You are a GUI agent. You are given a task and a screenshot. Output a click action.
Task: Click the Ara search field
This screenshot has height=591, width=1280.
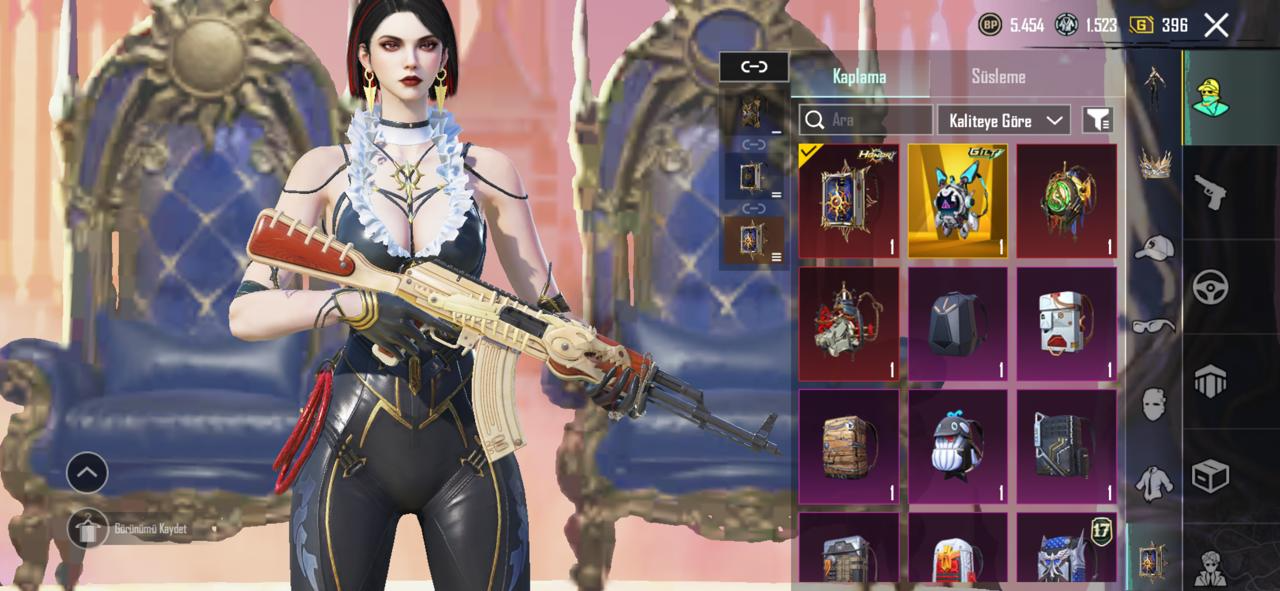coord(866,120)
